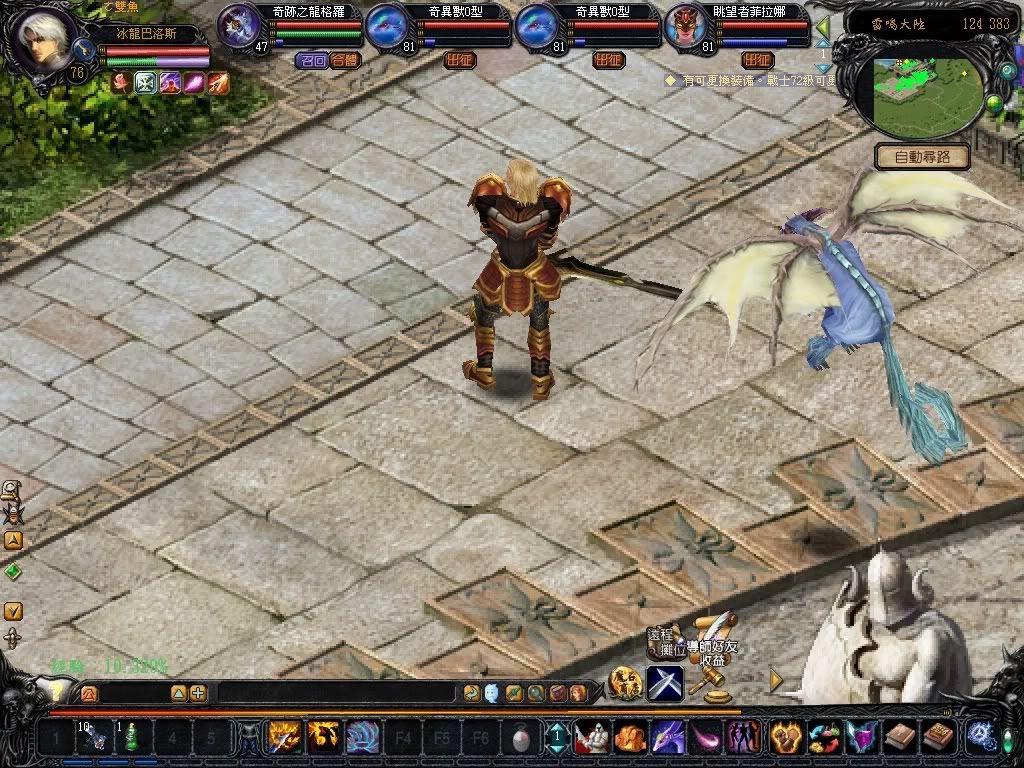1024x768 pixels.
Task: Select the 眺望者菲拉娜 masked pet portrait
Action: click(684, 25)
